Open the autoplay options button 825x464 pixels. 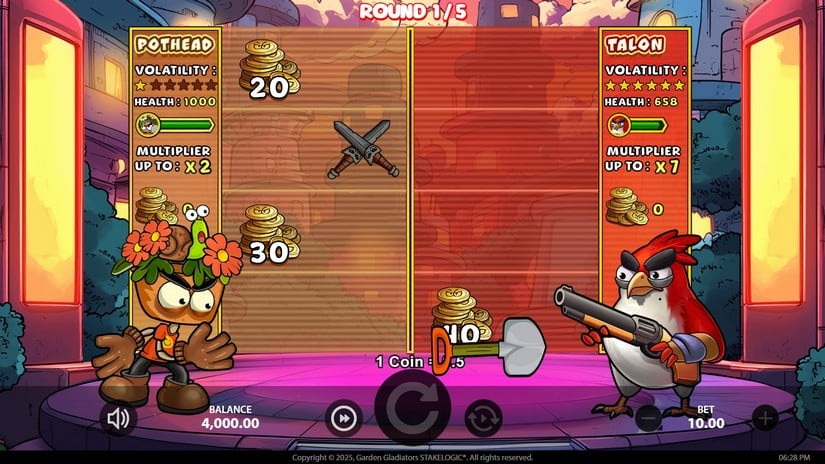[x=483, y=418]
